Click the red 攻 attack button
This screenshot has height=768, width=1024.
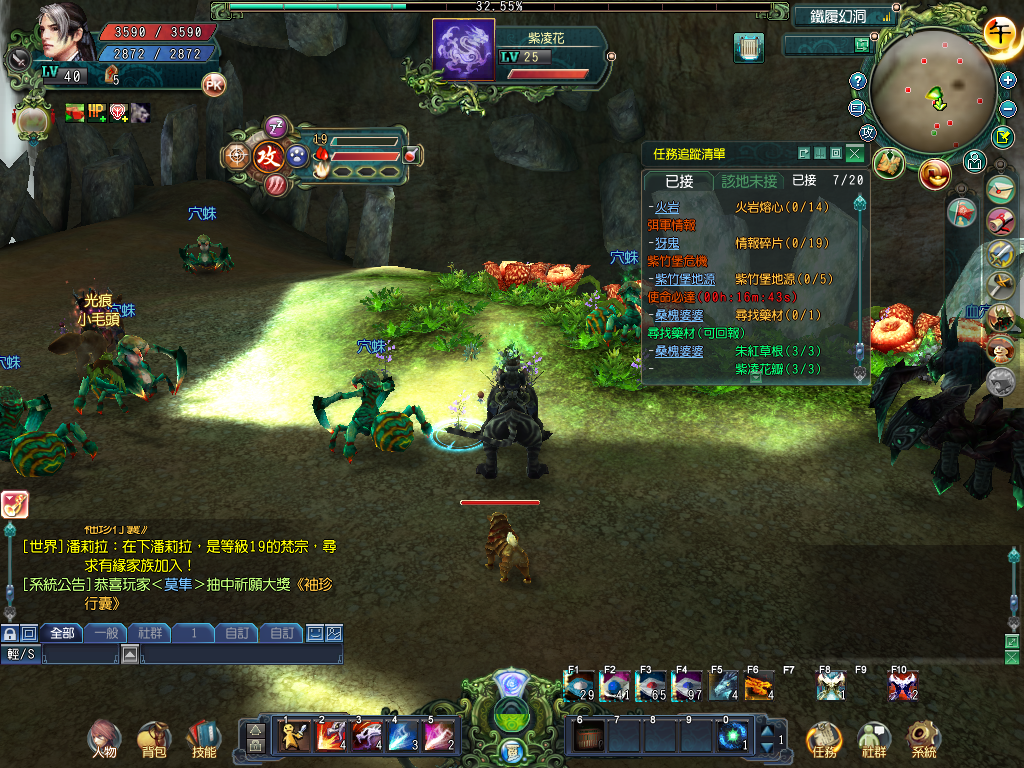tap(267, 156)
